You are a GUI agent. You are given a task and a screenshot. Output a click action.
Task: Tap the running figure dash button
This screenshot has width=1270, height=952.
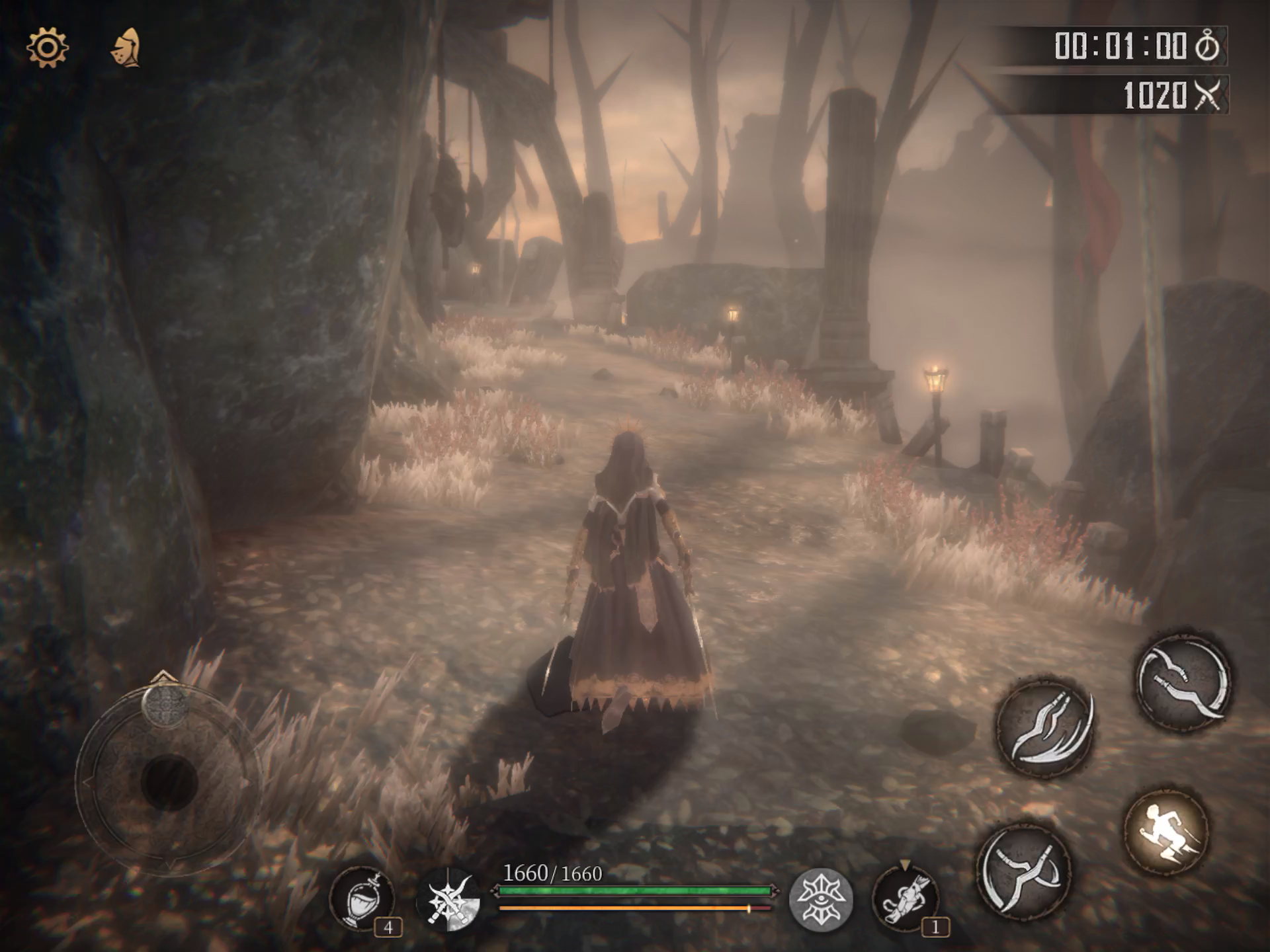pos(1166,831)
